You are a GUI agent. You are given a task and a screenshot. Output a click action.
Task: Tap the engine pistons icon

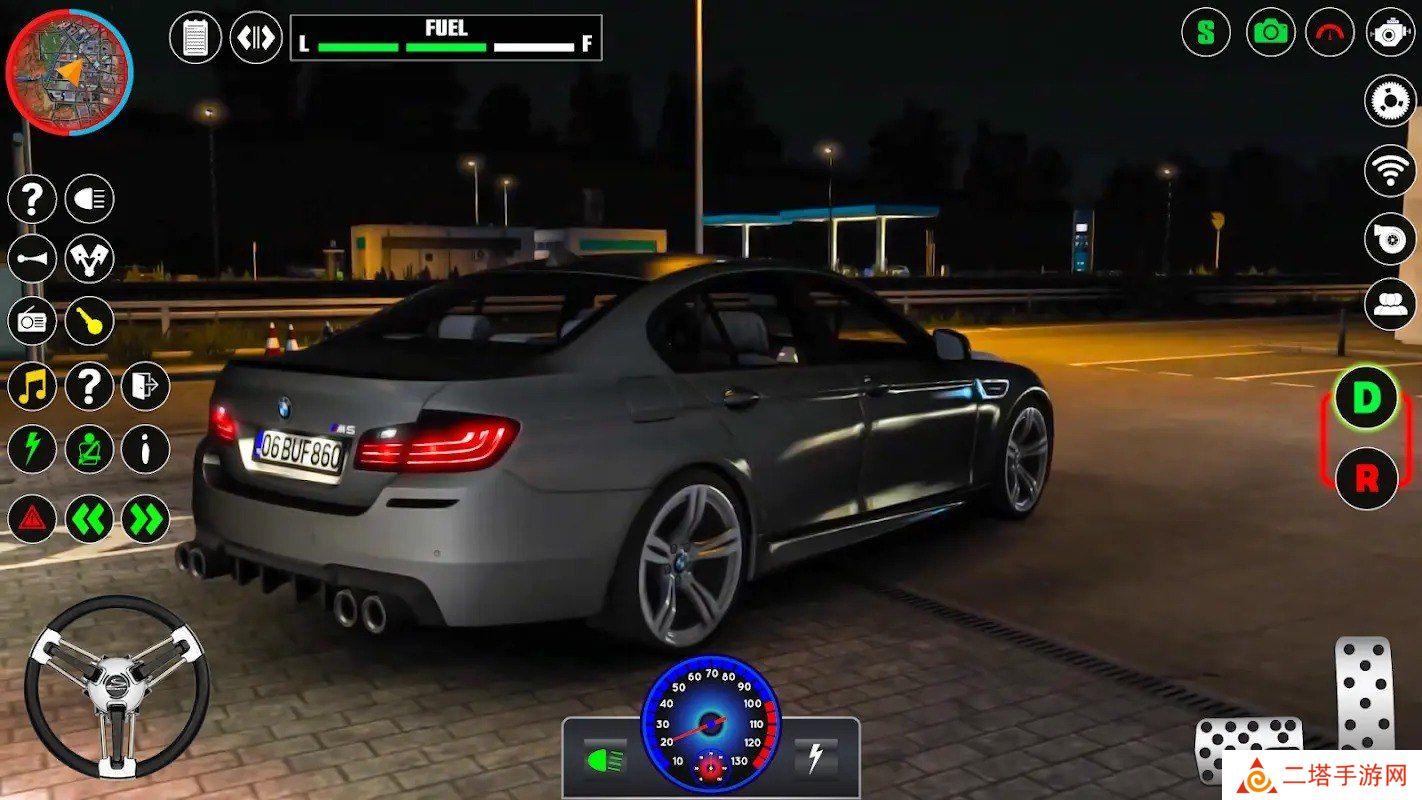click(x=90, y=259)
